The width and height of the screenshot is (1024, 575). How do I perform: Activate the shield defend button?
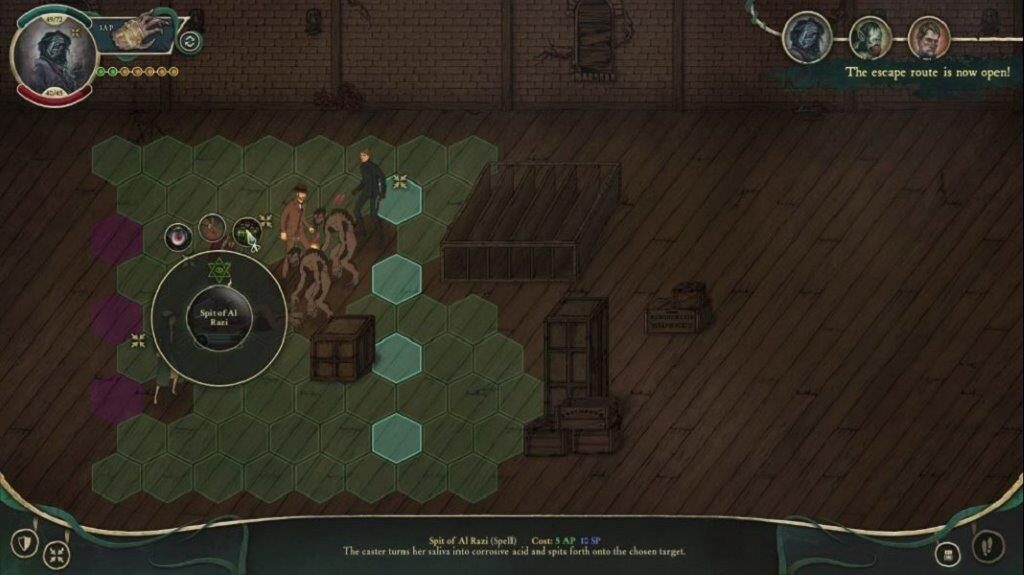[x=24, y=544]
